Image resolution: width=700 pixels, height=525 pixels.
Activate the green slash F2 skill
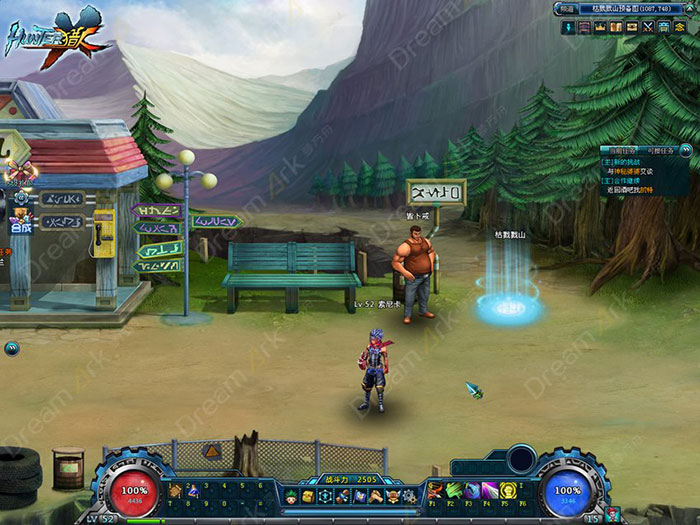point(454,490)
